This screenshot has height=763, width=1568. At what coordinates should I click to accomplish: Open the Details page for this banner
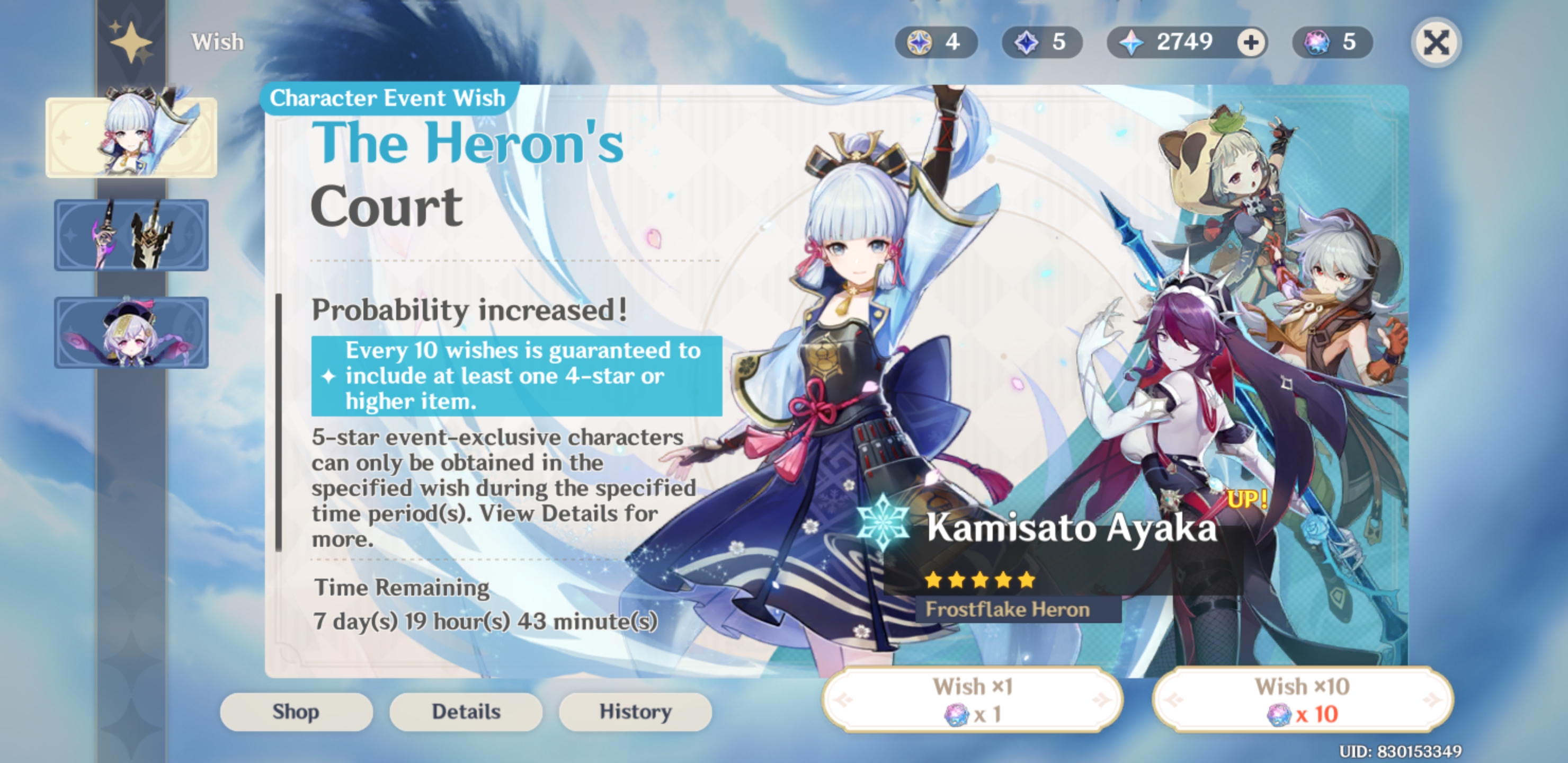(466, 711)
